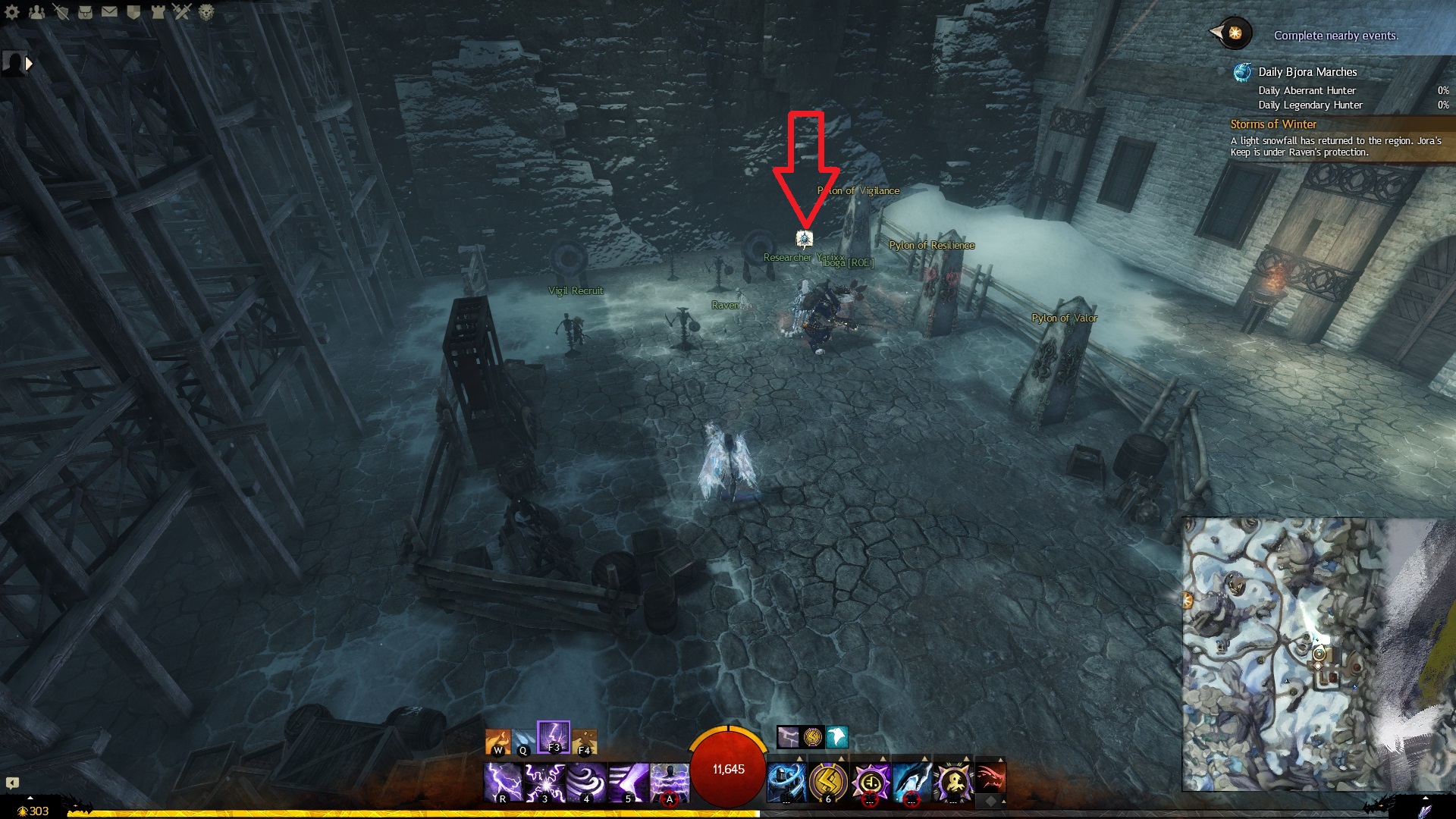
Task: Use the yellow rune signet skill
Action: click(x=828, y=782)
